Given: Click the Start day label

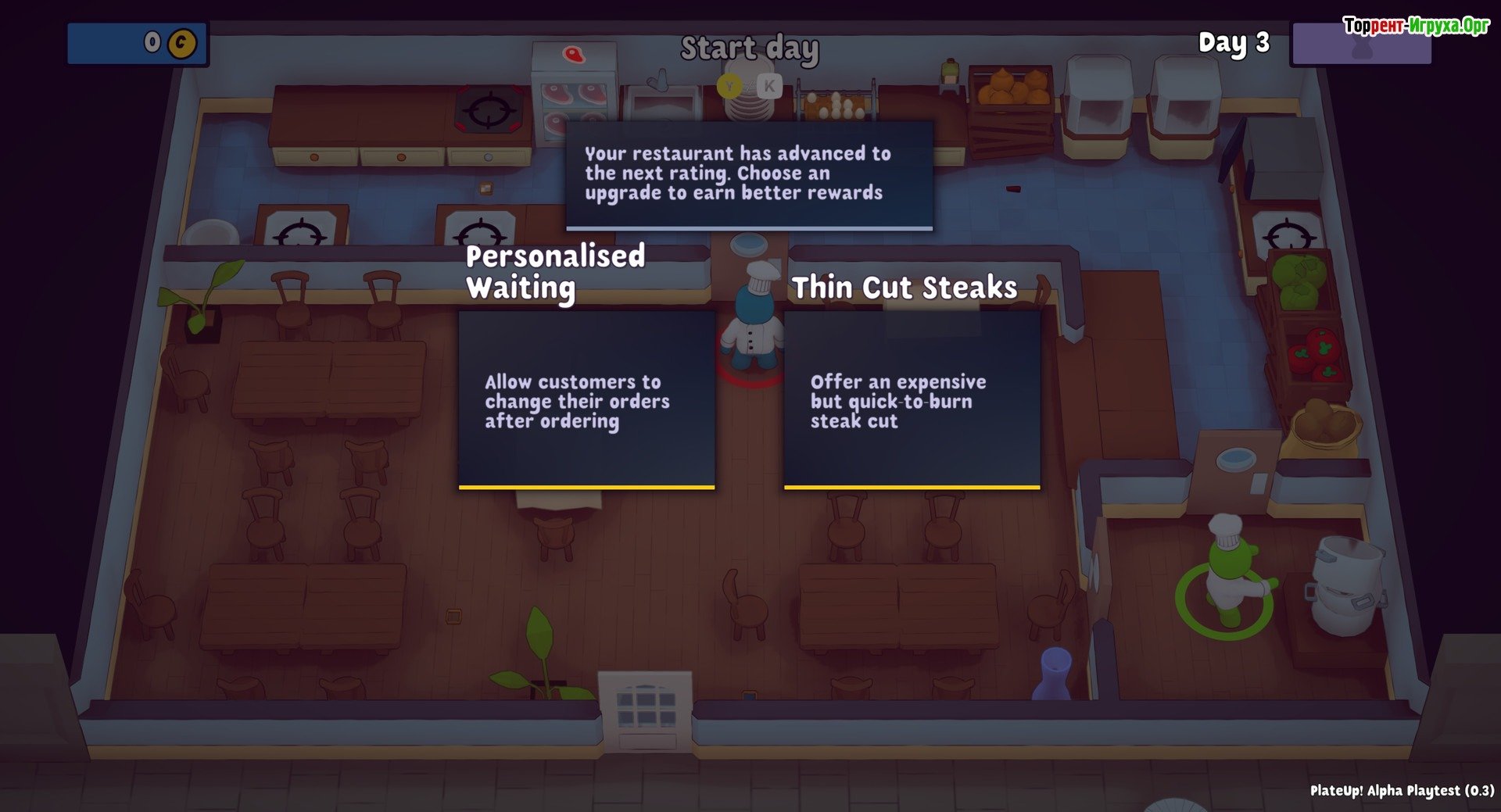Looking at the screenshot, I should point(749,49).
